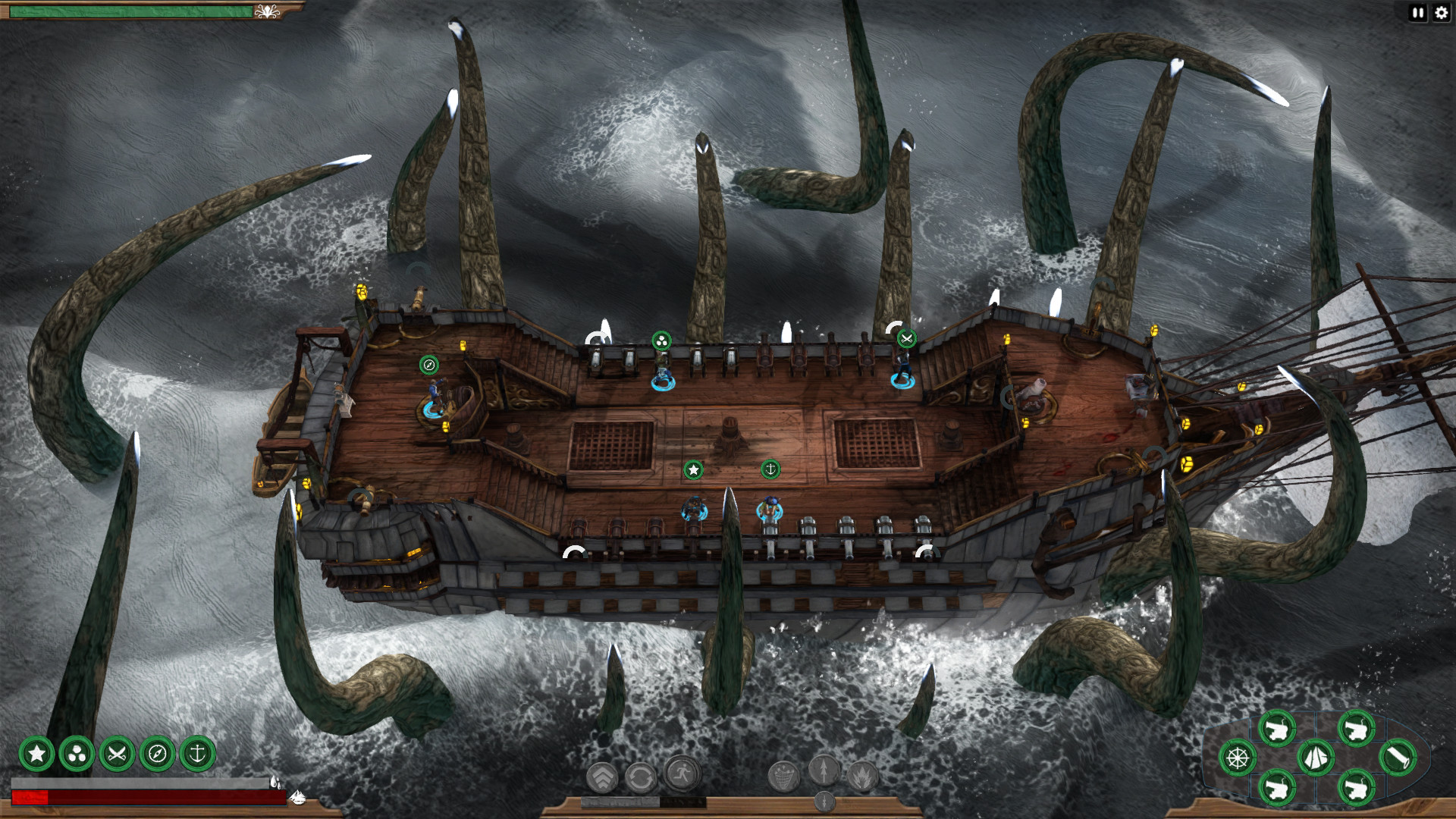The width and height of the screenshot is (1456, 819).
Task: Click the circular arrows swap ability
Action: [x=642, y=777]
